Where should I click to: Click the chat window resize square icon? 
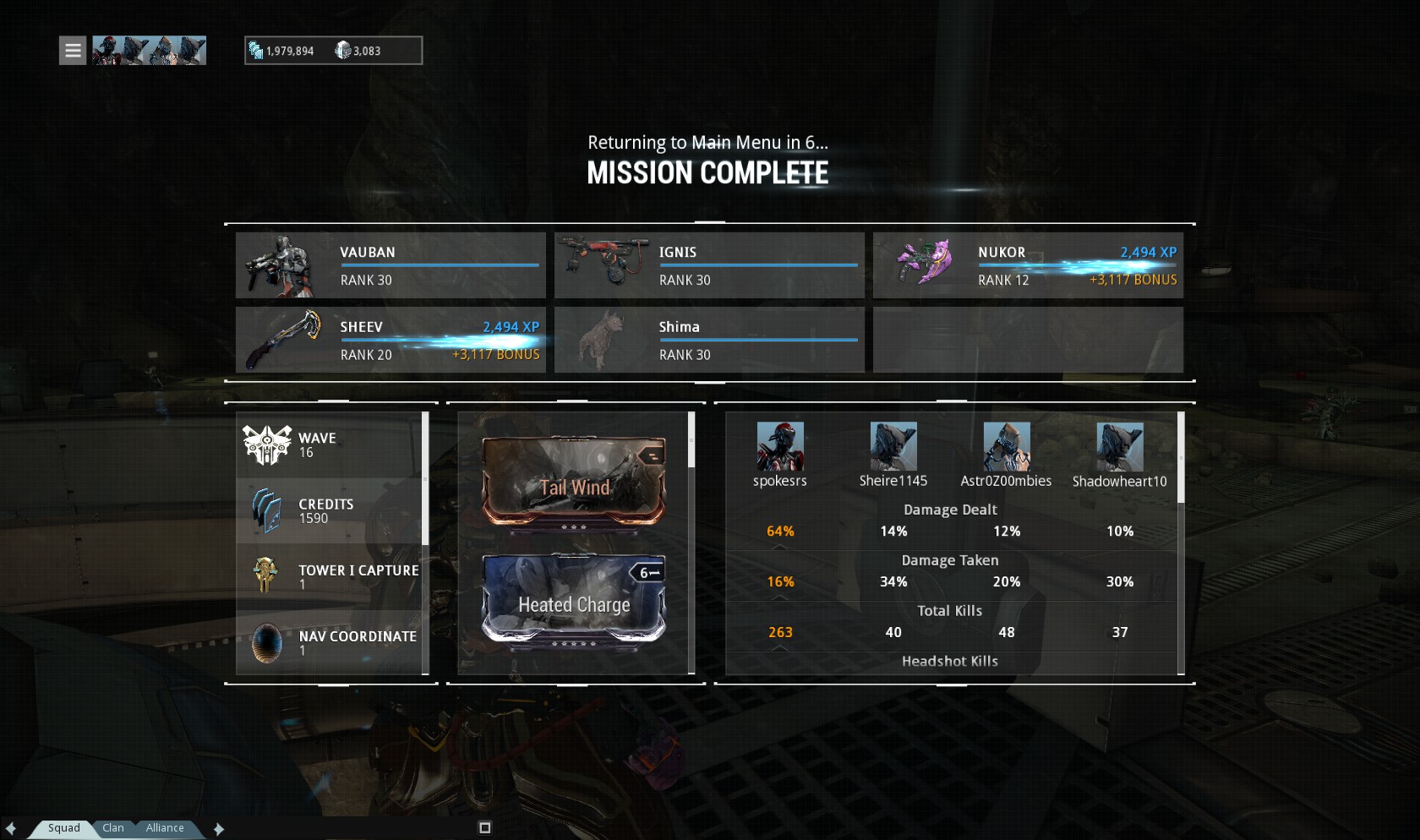(x=484, y=828)
